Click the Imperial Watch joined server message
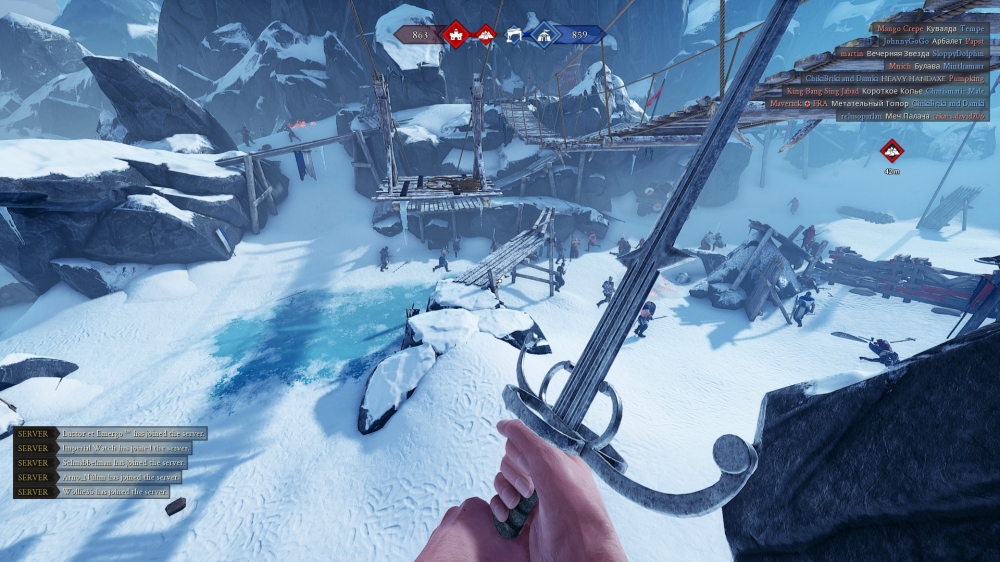 pos(102,448)
